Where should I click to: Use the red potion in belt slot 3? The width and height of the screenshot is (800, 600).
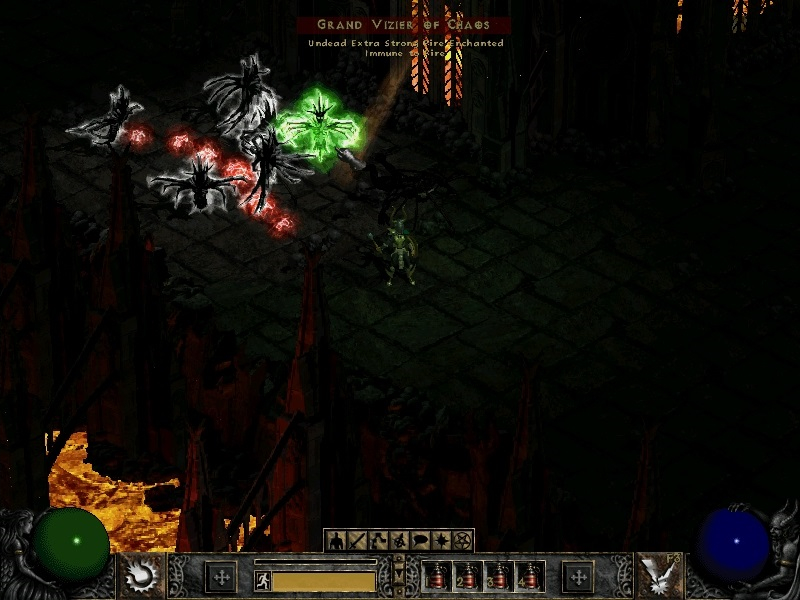click(498, 577)
